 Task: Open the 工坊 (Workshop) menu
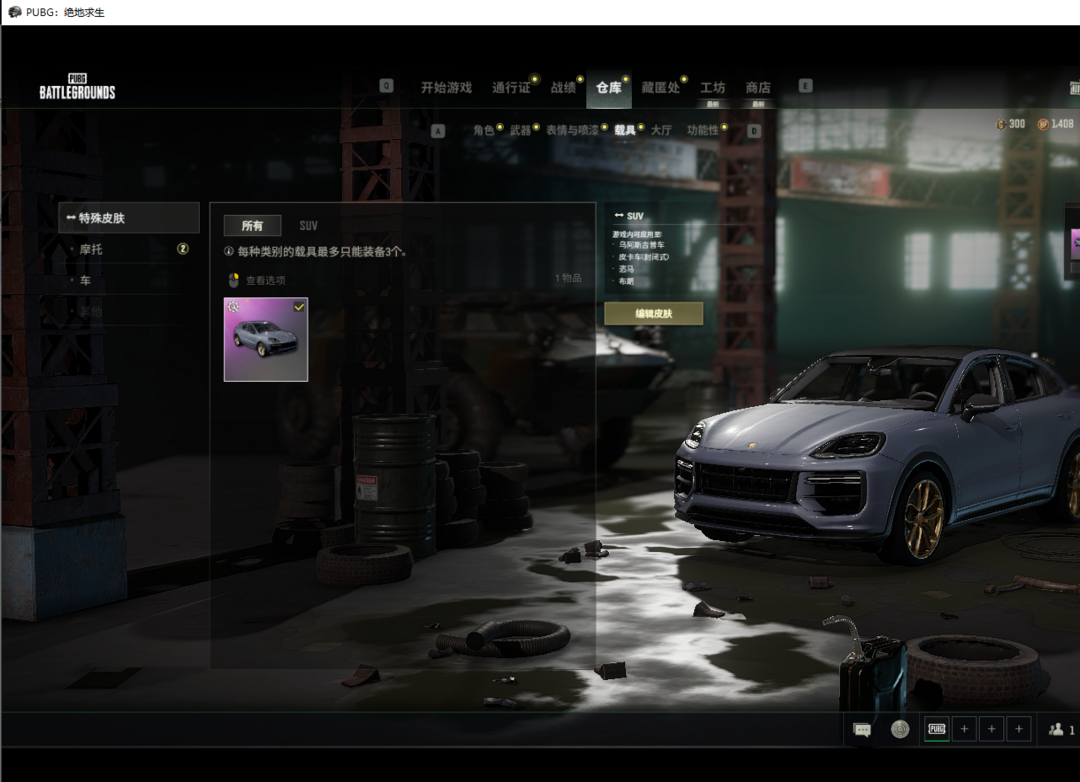[712, 88]
